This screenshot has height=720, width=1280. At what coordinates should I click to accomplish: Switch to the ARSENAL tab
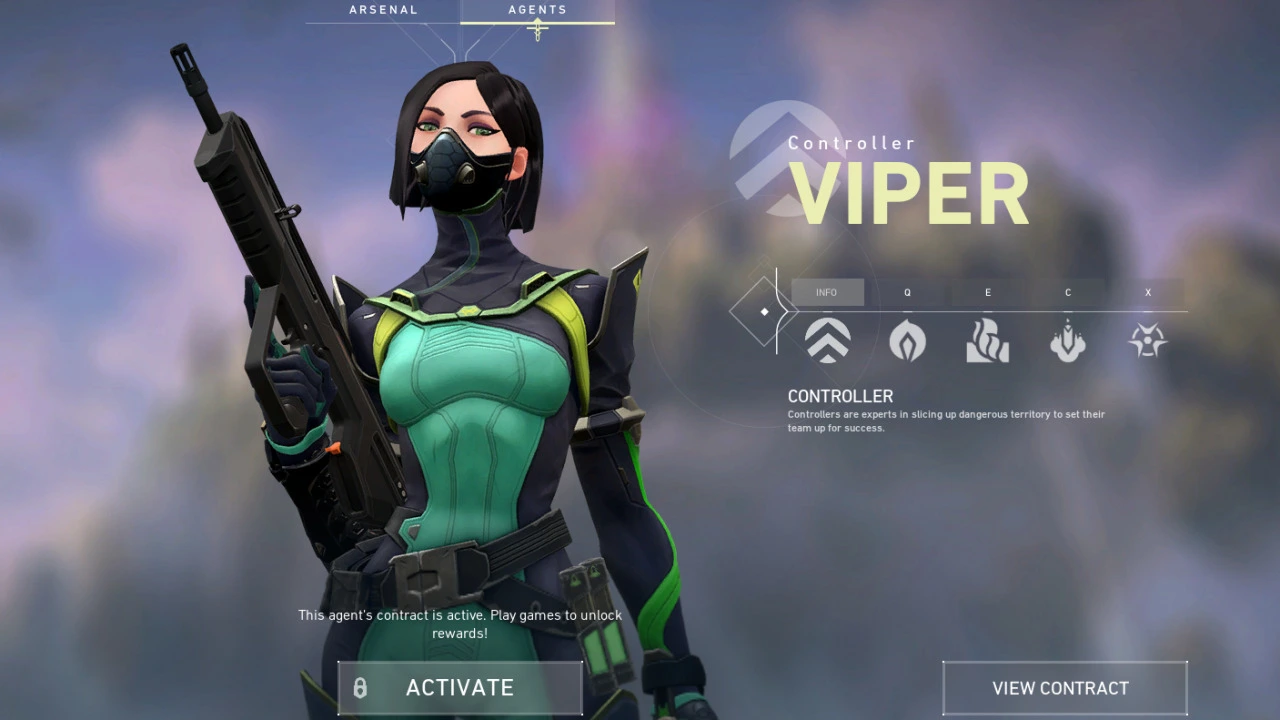click(384, 10)
